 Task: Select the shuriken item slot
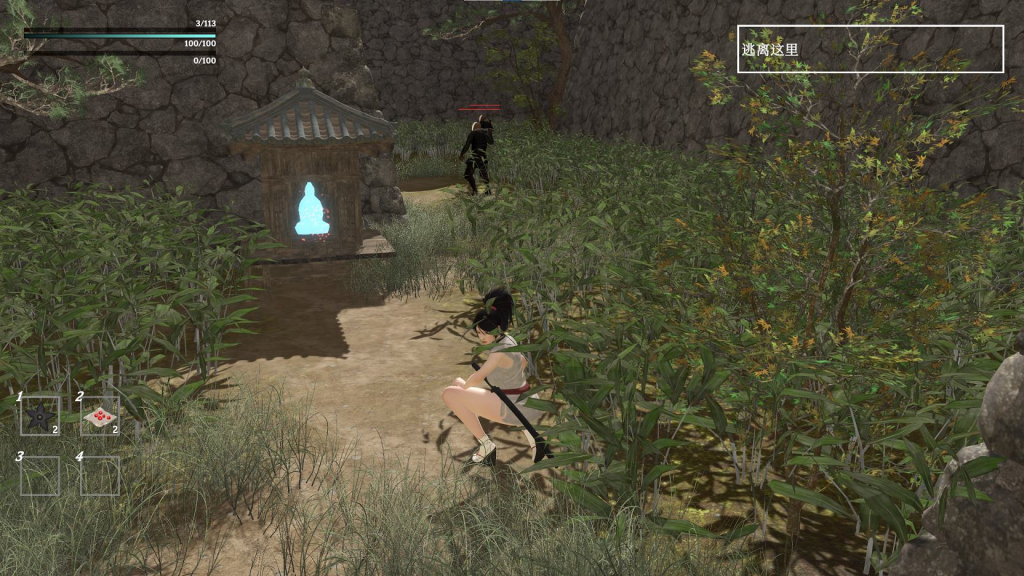40,416
